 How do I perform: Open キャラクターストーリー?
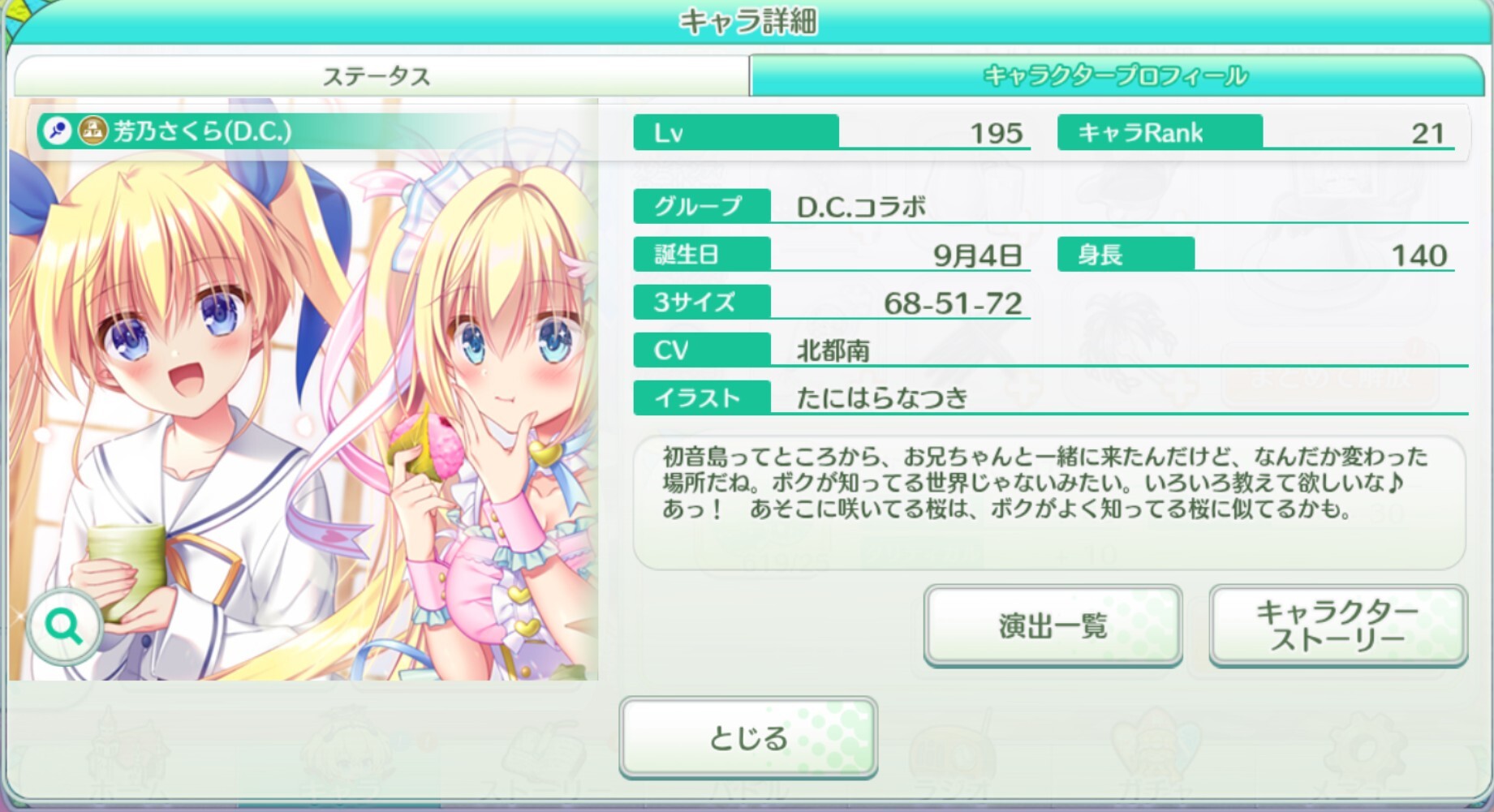pyautogui.click(x=1337, y=625)
